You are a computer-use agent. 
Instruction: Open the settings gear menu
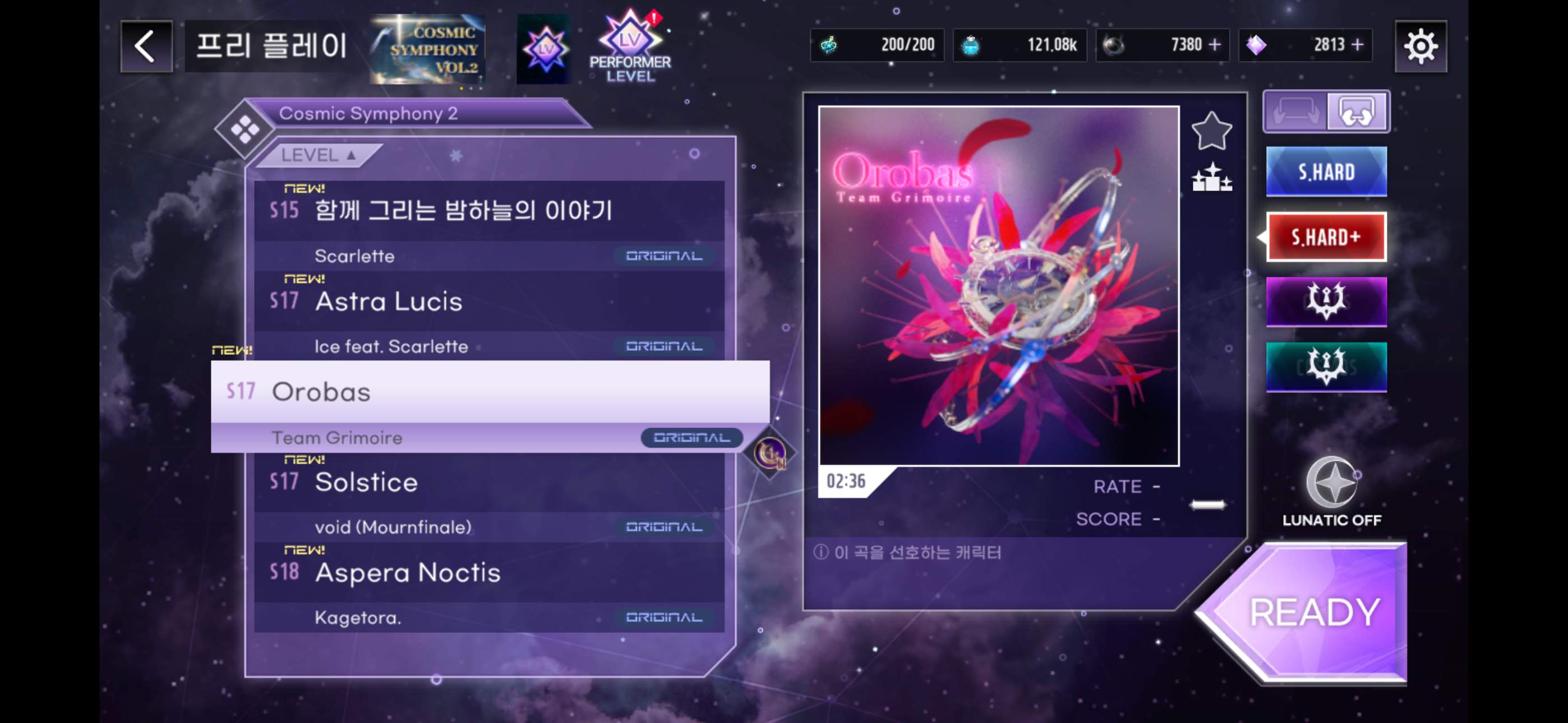pyautogui.click(x=1420, y=47)
